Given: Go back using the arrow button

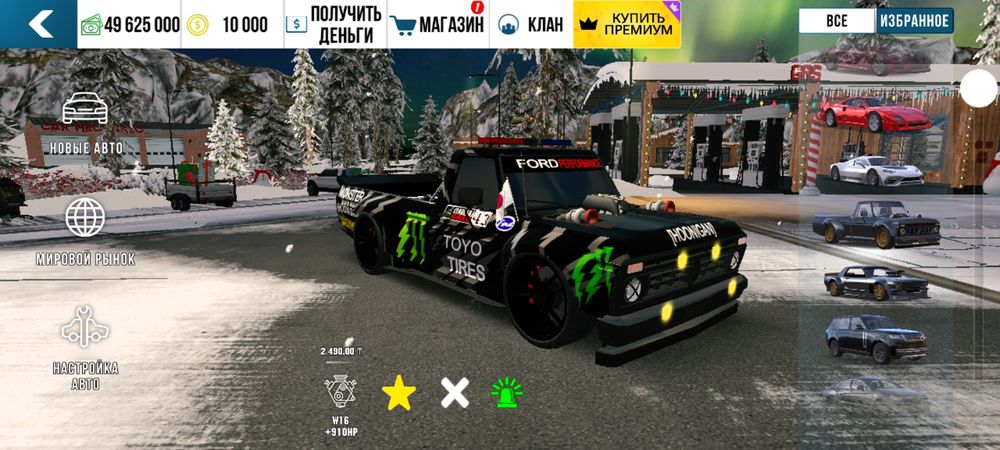Looking at the screenshot, I should click(x=38, y=24).
